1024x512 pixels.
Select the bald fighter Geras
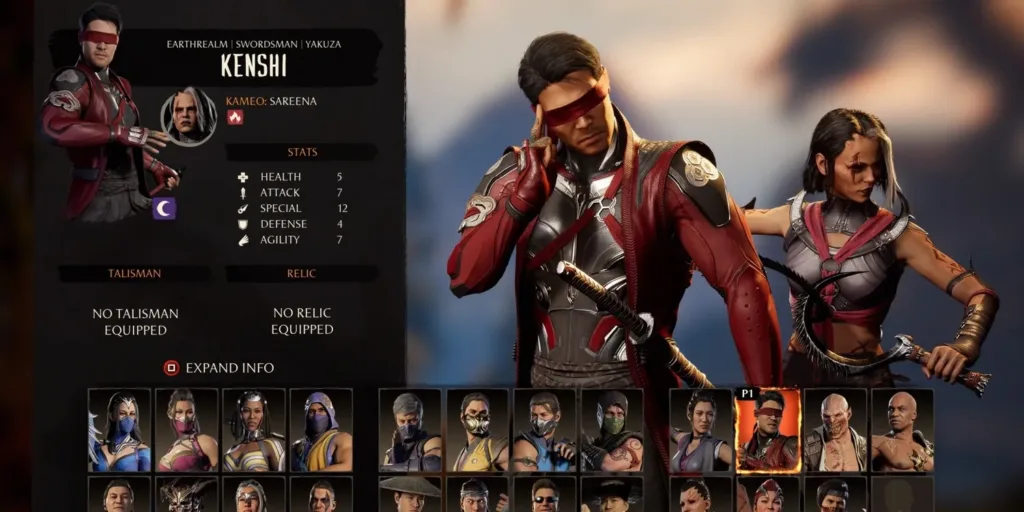pyautogui.click(x=902, y=430)
